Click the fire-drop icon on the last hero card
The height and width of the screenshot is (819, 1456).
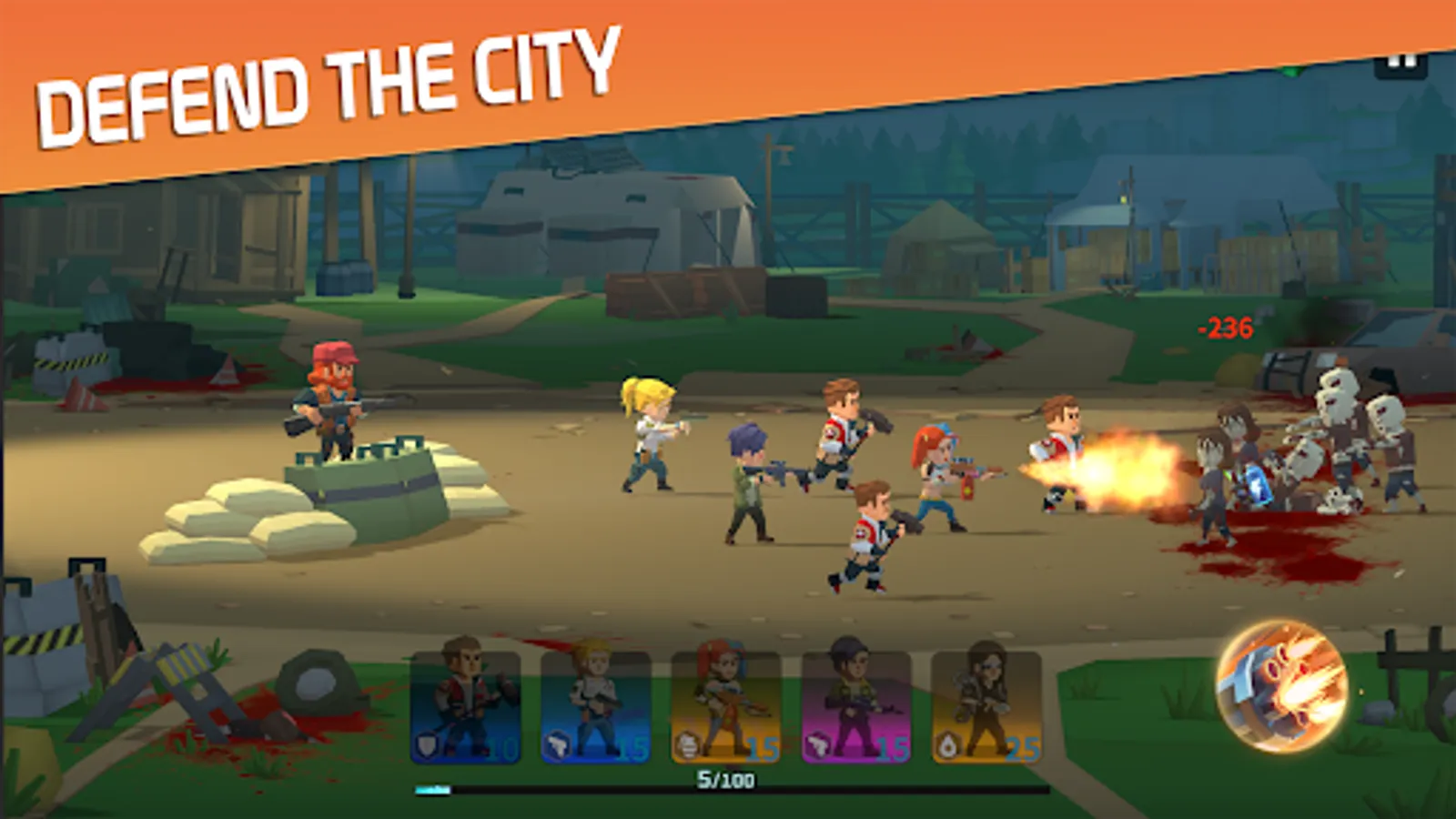click(946, 743)
